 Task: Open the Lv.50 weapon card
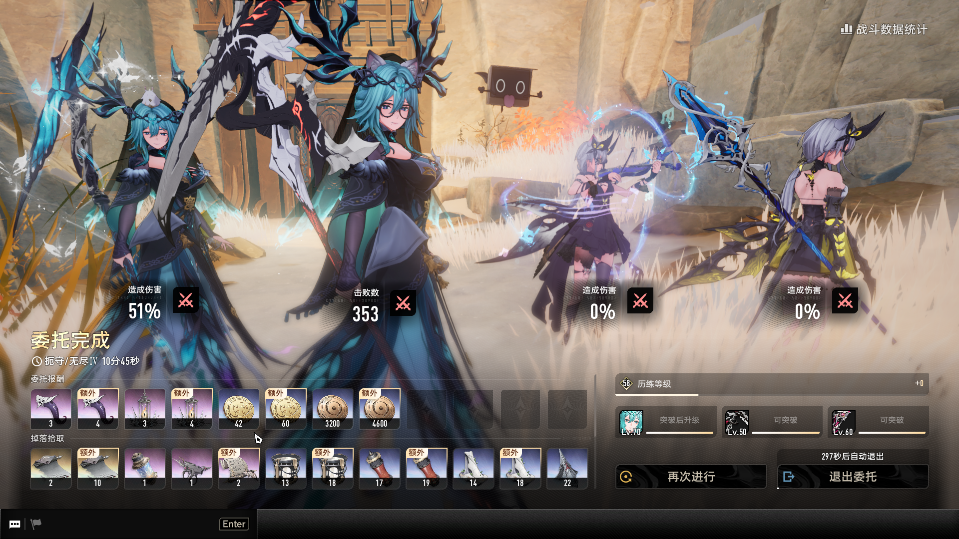[770, 422]
